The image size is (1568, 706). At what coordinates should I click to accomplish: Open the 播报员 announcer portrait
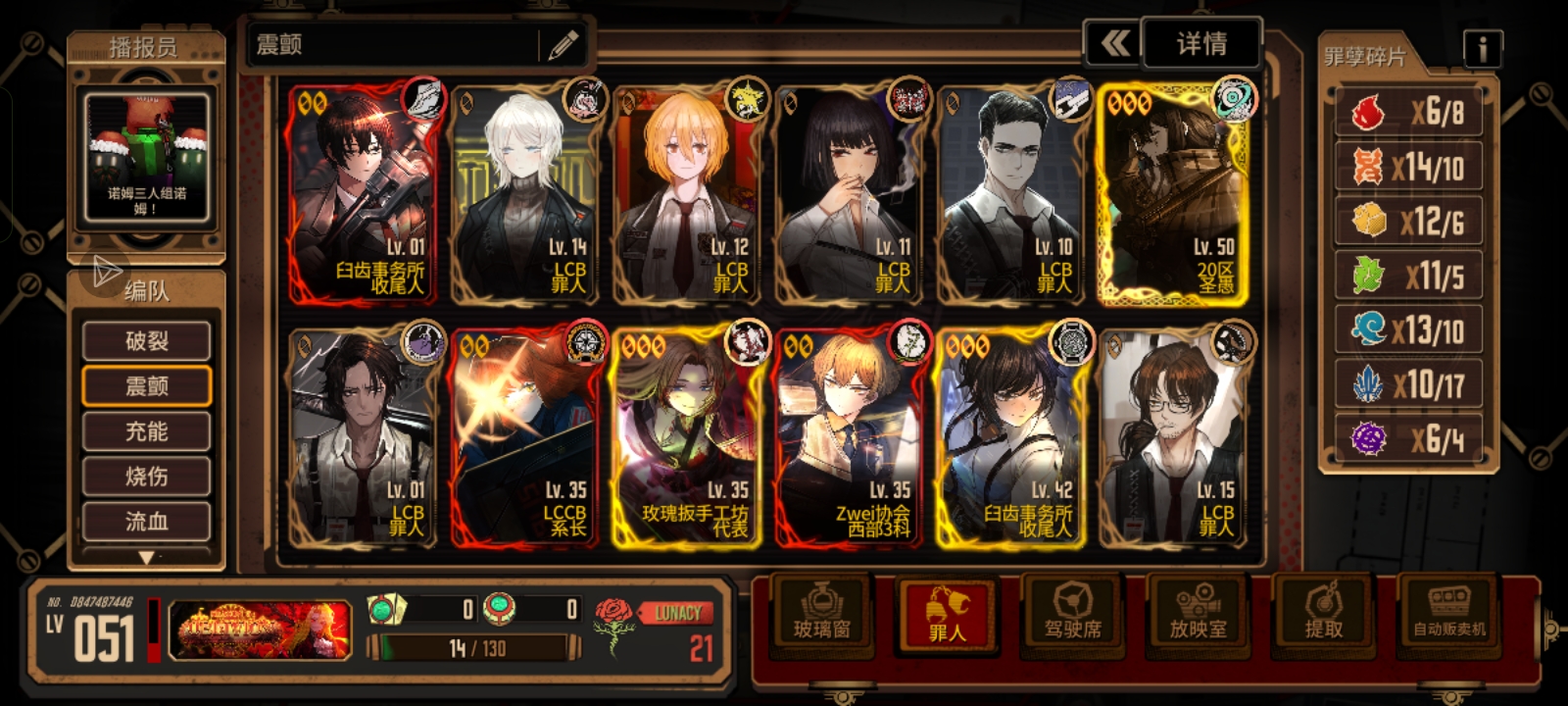pos(146,157)
